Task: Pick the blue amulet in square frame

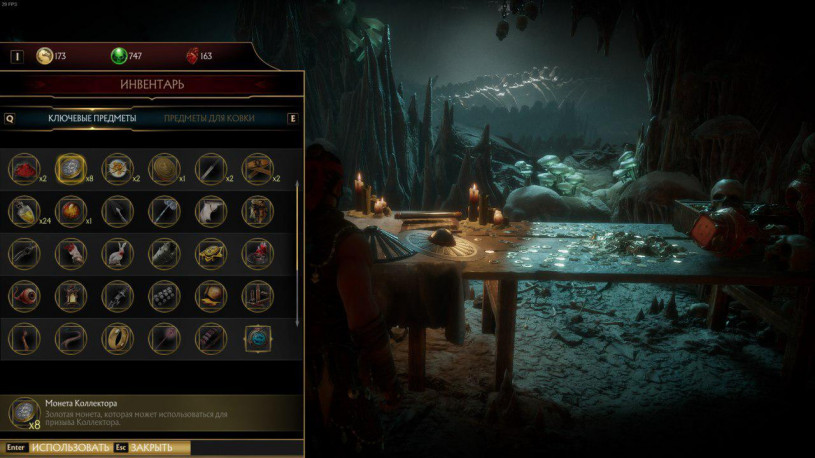Action: (x=258, y=337)
